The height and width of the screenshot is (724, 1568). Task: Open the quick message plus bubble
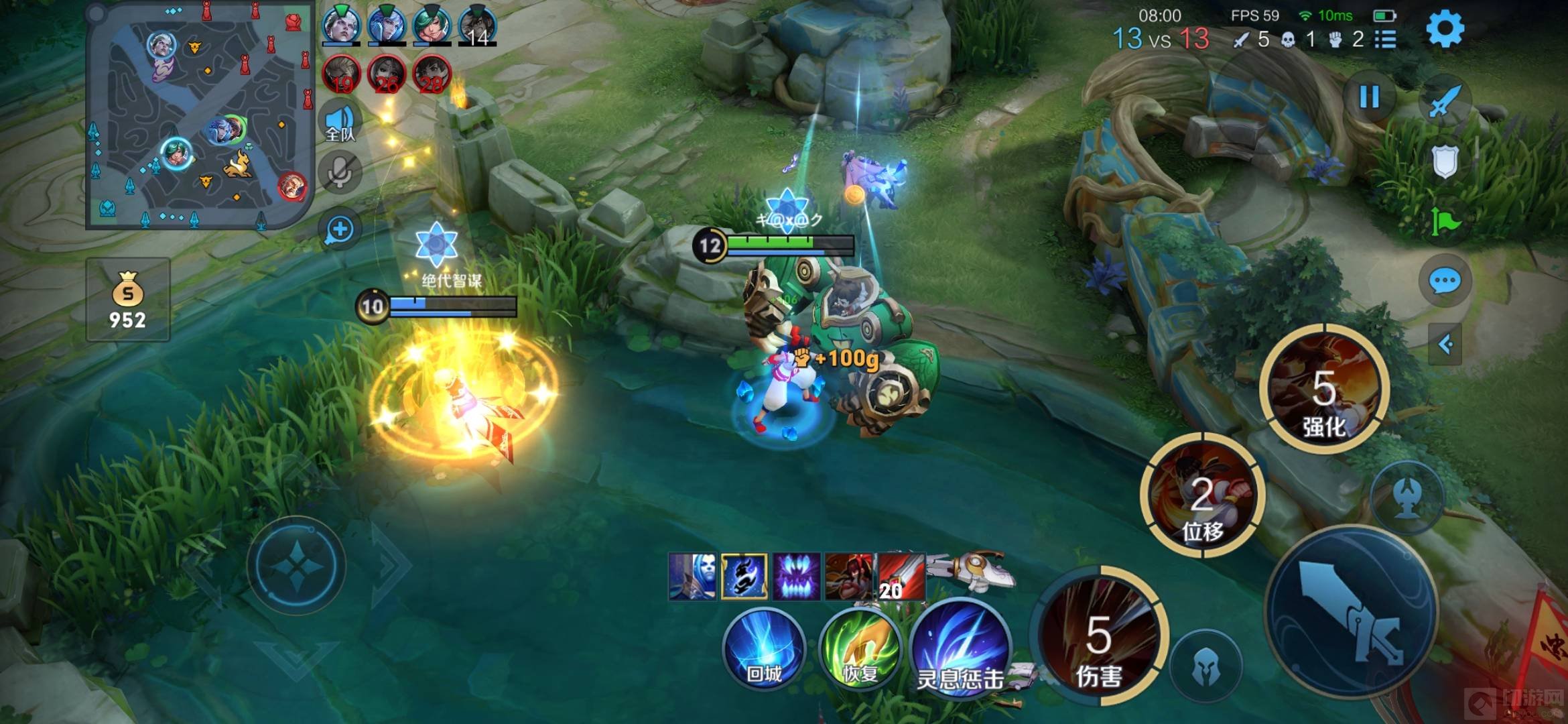point(340,229)
